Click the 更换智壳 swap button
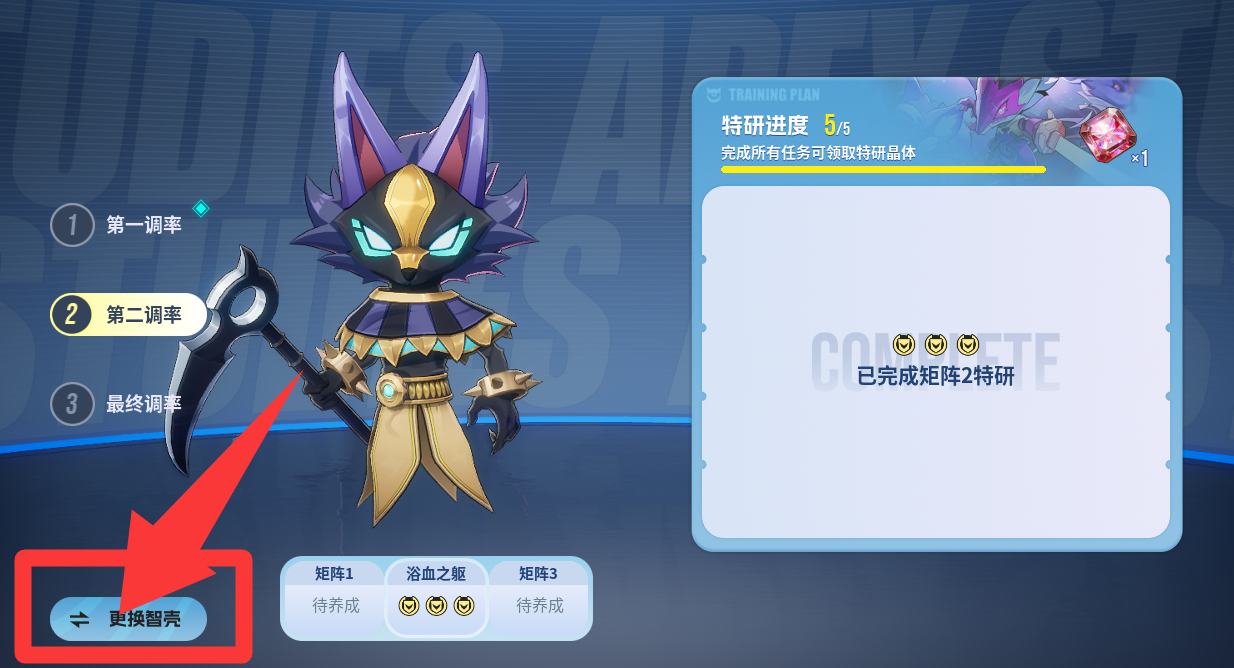This screenshot has height=668, width=1234. click(x=129, y=619)
